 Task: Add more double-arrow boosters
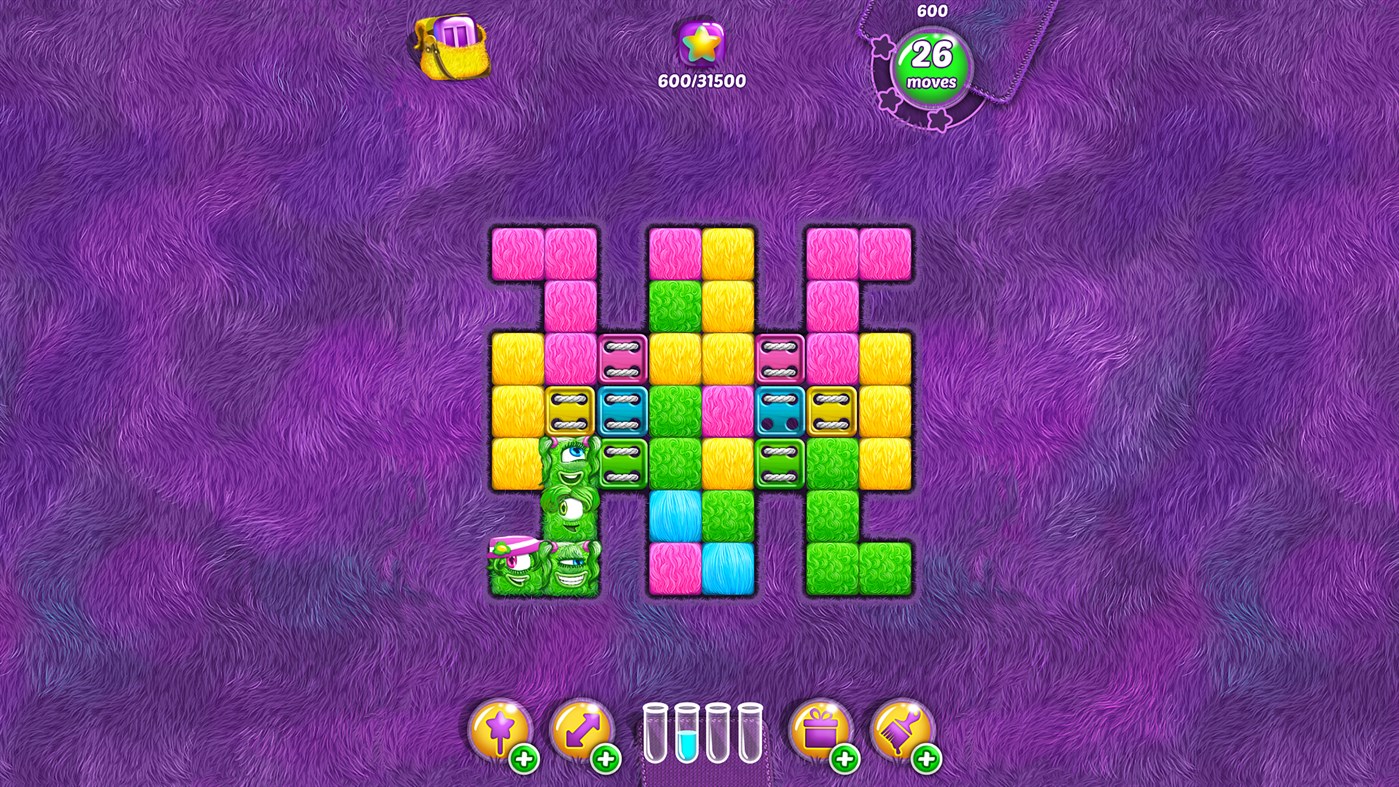(608, 758)
